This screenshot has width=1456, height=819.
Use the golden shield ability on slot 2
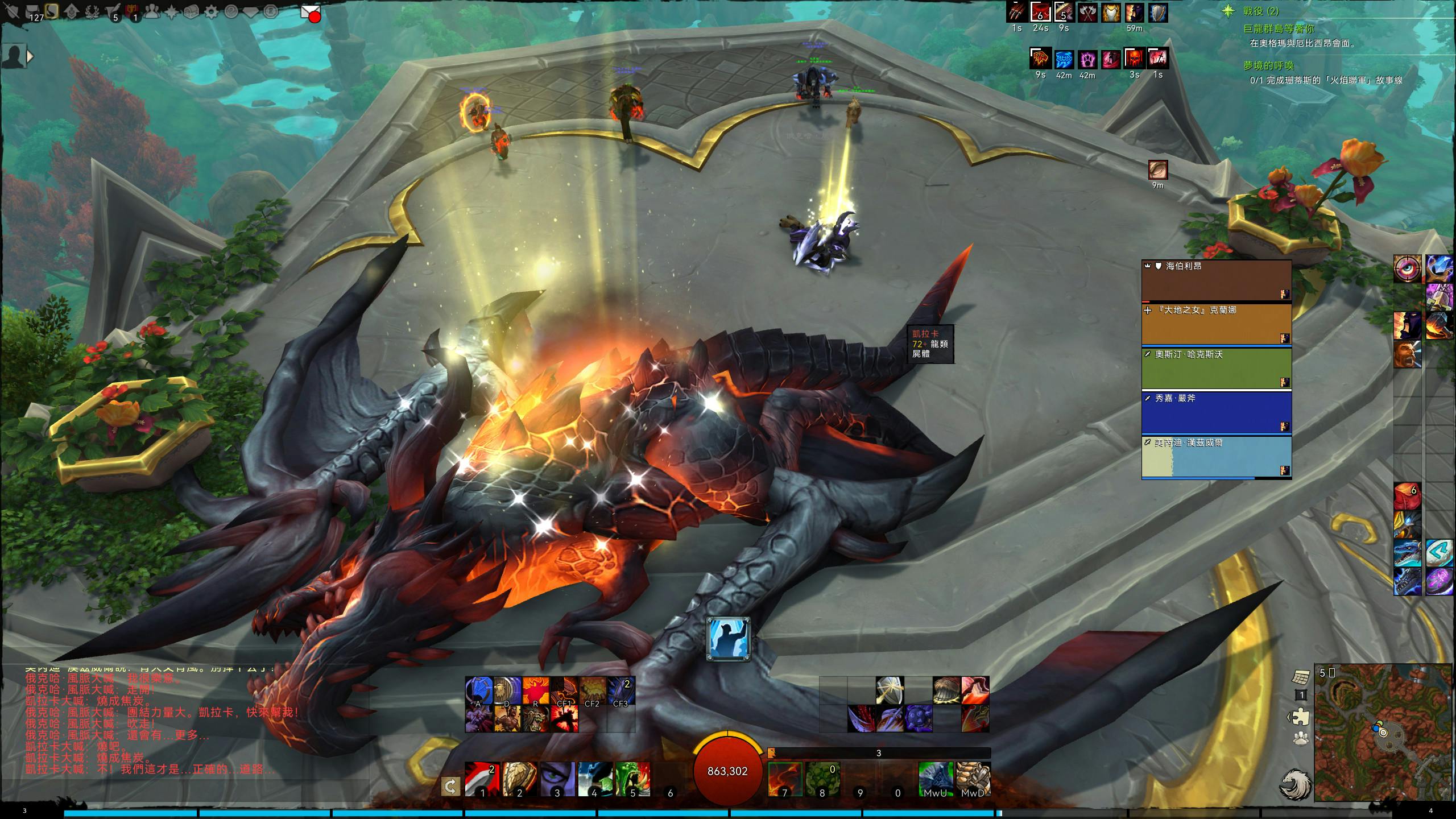point(519,779)
